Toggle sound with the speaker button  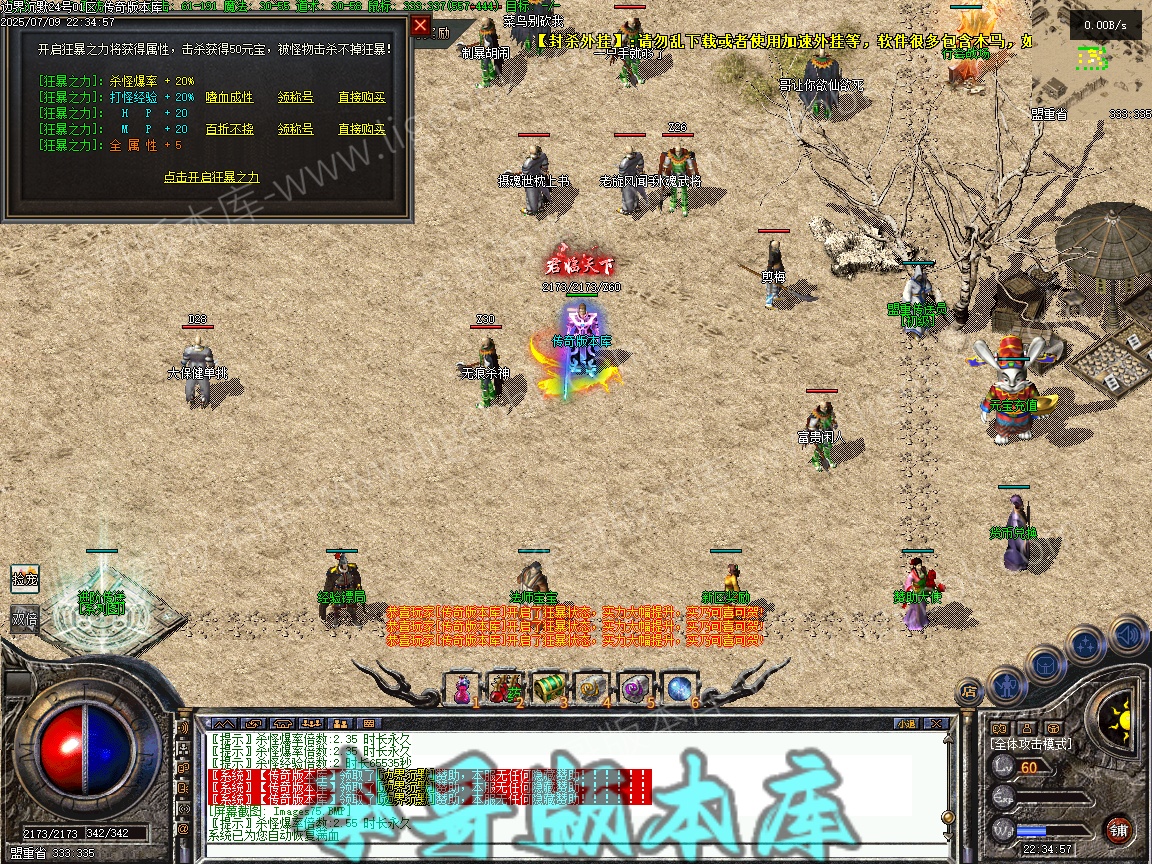1128,634
